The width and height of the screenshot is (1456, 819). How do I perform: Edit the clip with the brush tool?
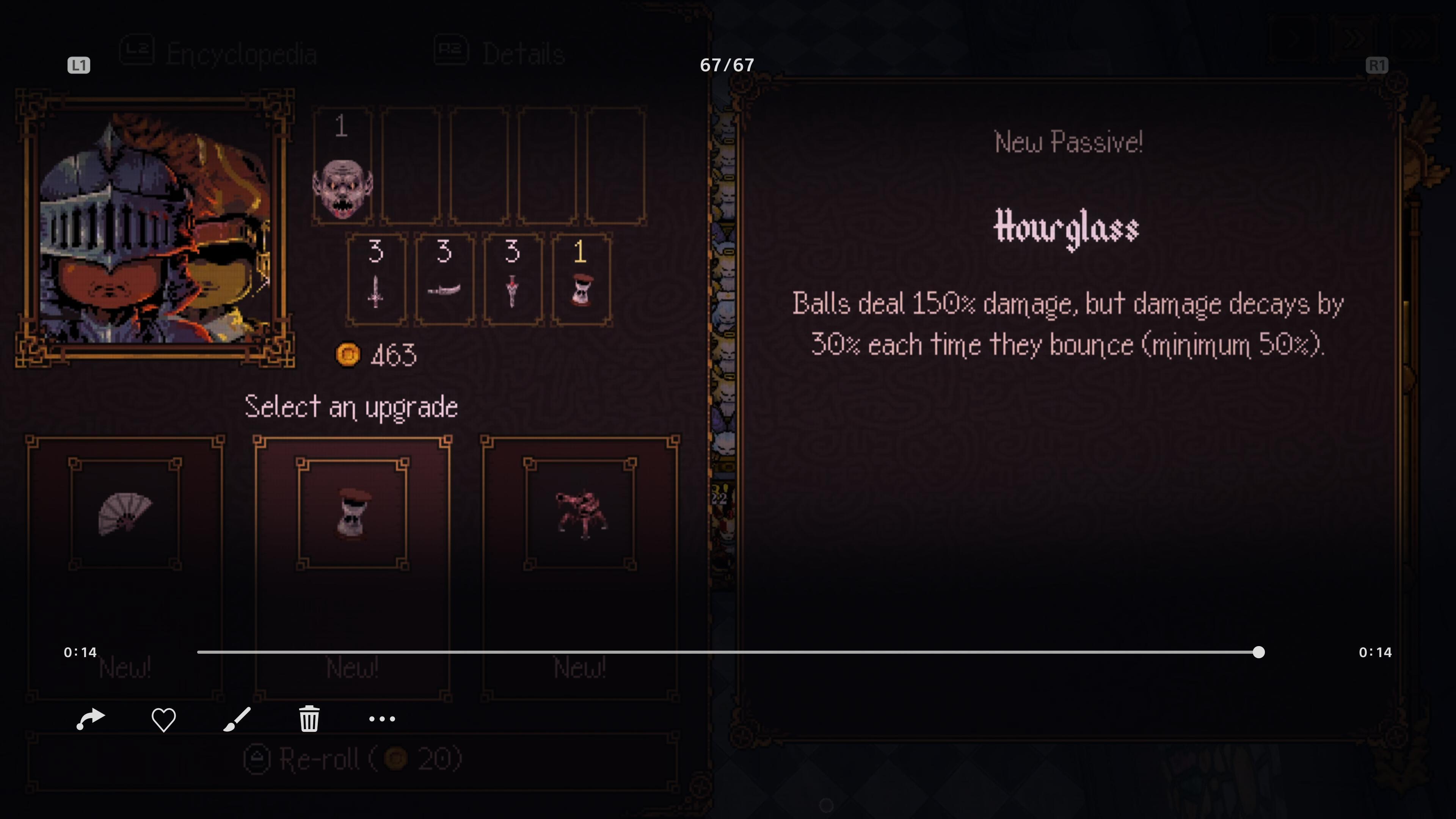(x=237, y=719)
